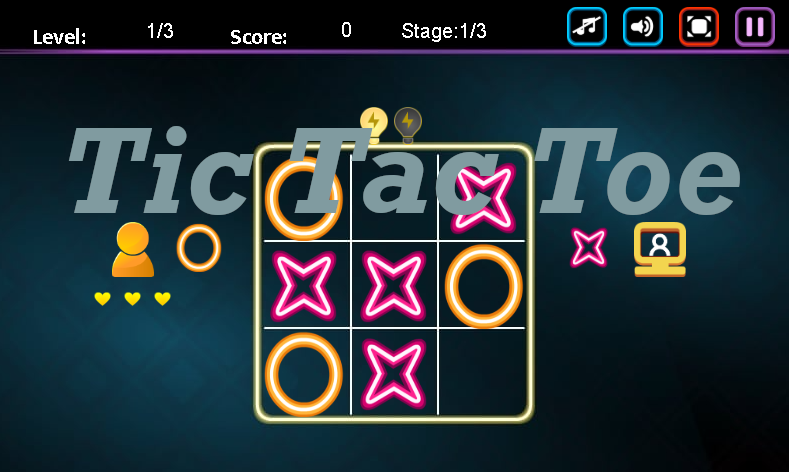Click the lit lightning bulb hint

point(374,123)
